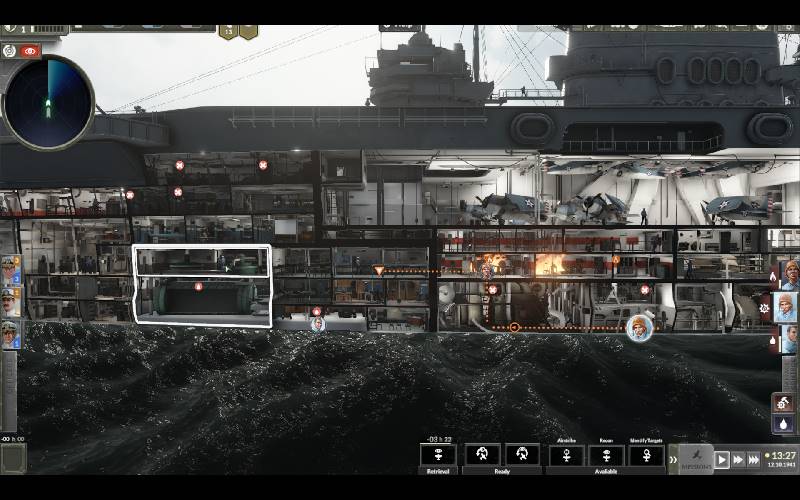
Task: Open the Missions panel
Action: click(696, 459)
